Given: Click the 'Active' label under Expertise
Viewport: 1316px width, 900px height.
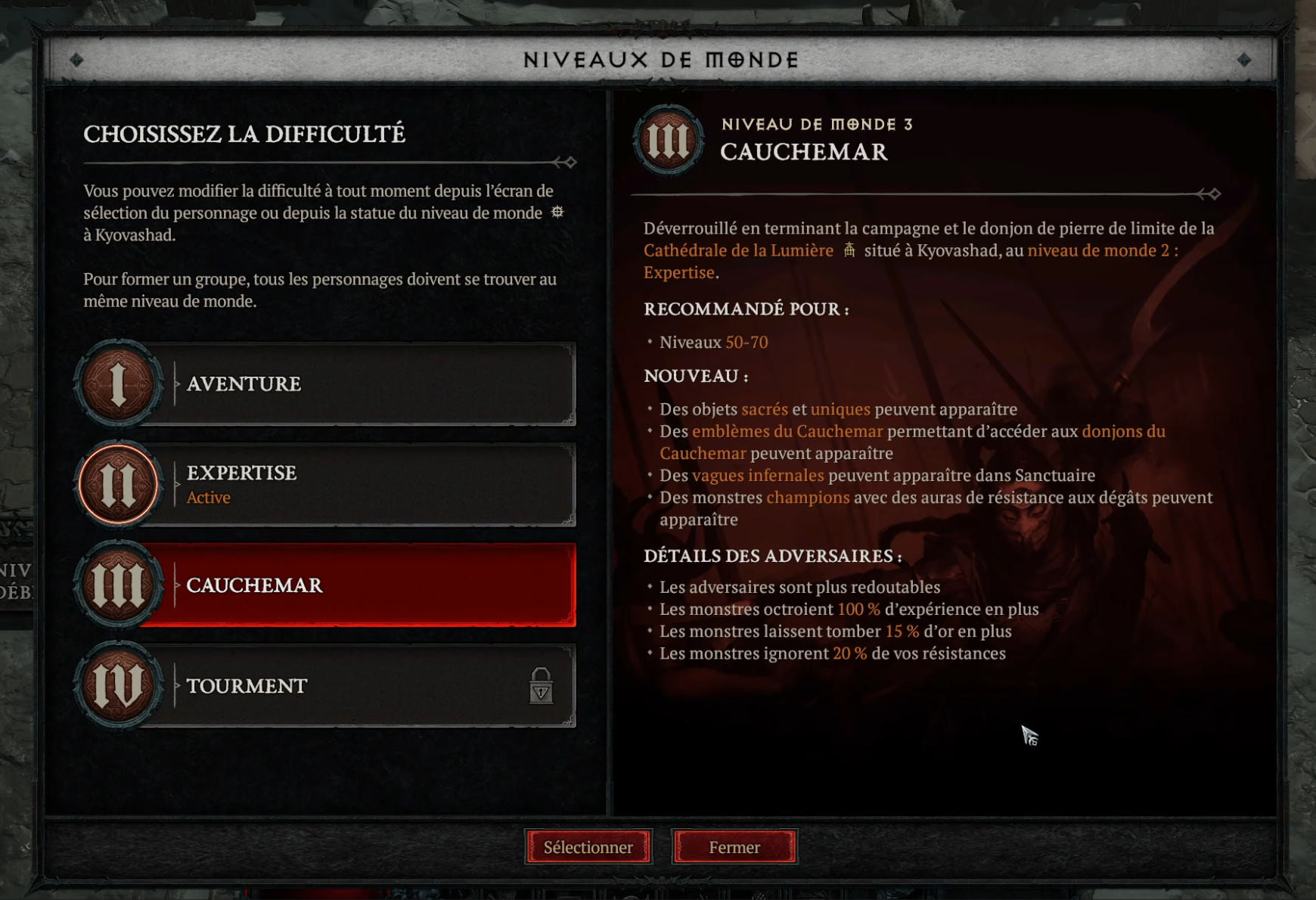Looking at the screenshot, I should coord(208,498).
